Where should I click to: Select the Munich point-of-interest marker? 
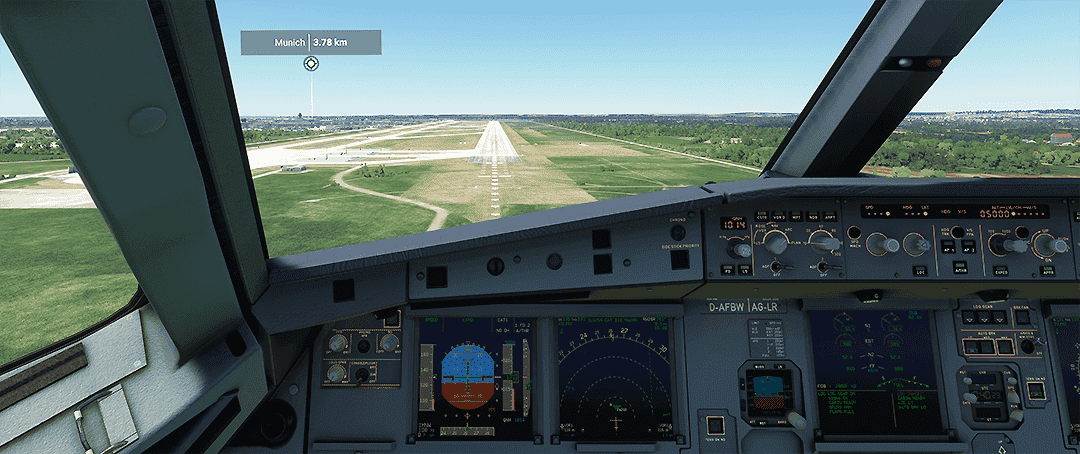tap(311, 64)
